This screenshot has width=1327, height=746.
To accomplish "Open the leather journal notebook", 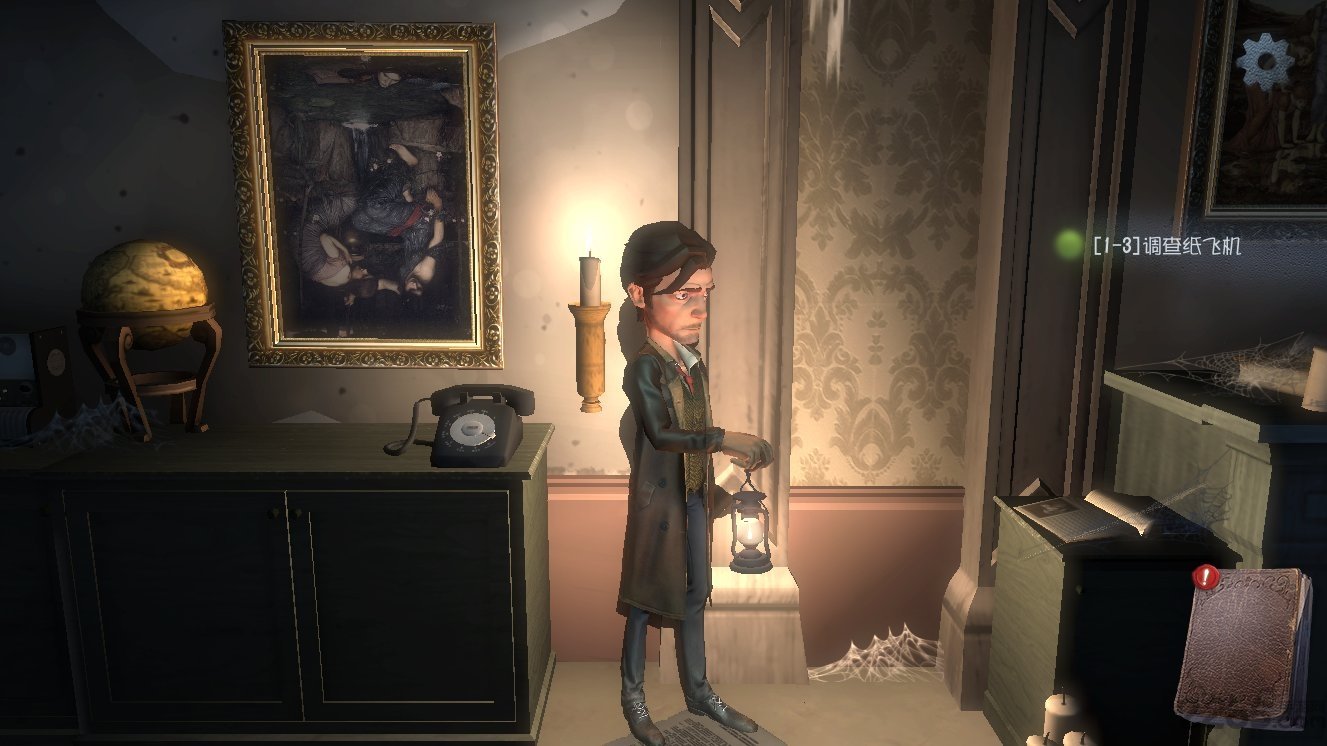I will [1244, 645].
